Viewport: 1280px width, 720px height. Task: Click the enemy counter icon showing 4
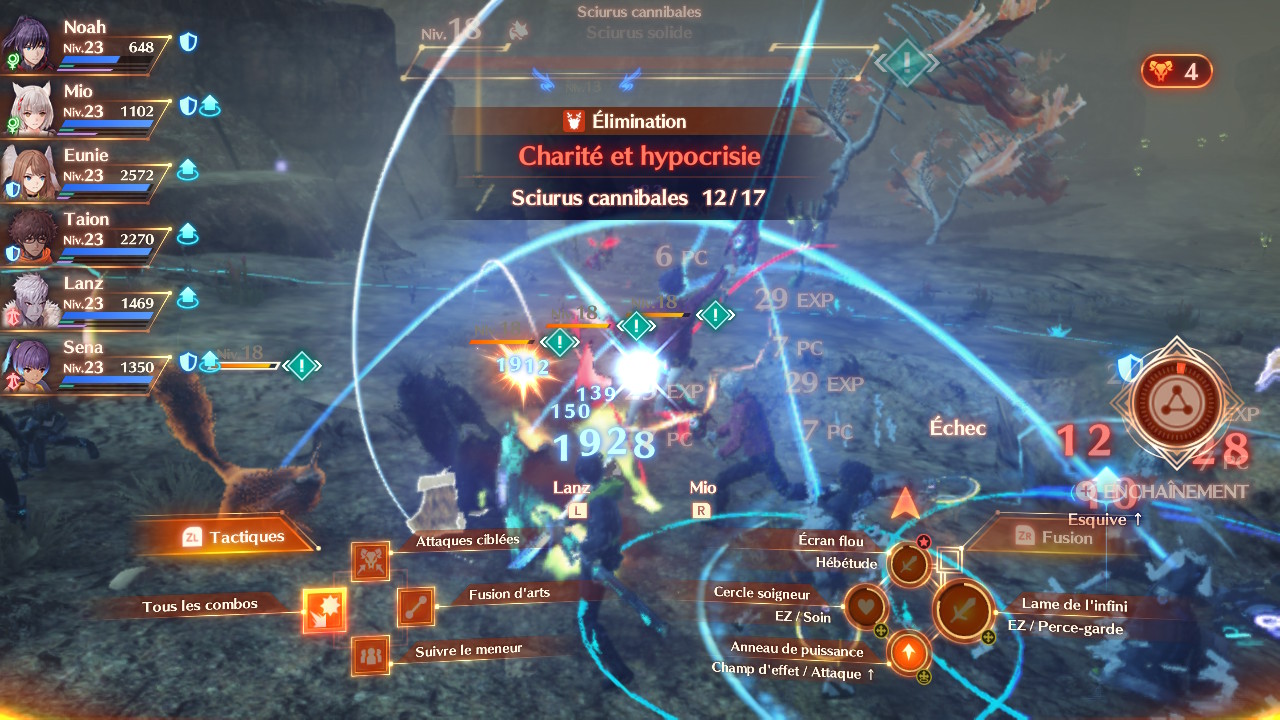point(1176,71)
